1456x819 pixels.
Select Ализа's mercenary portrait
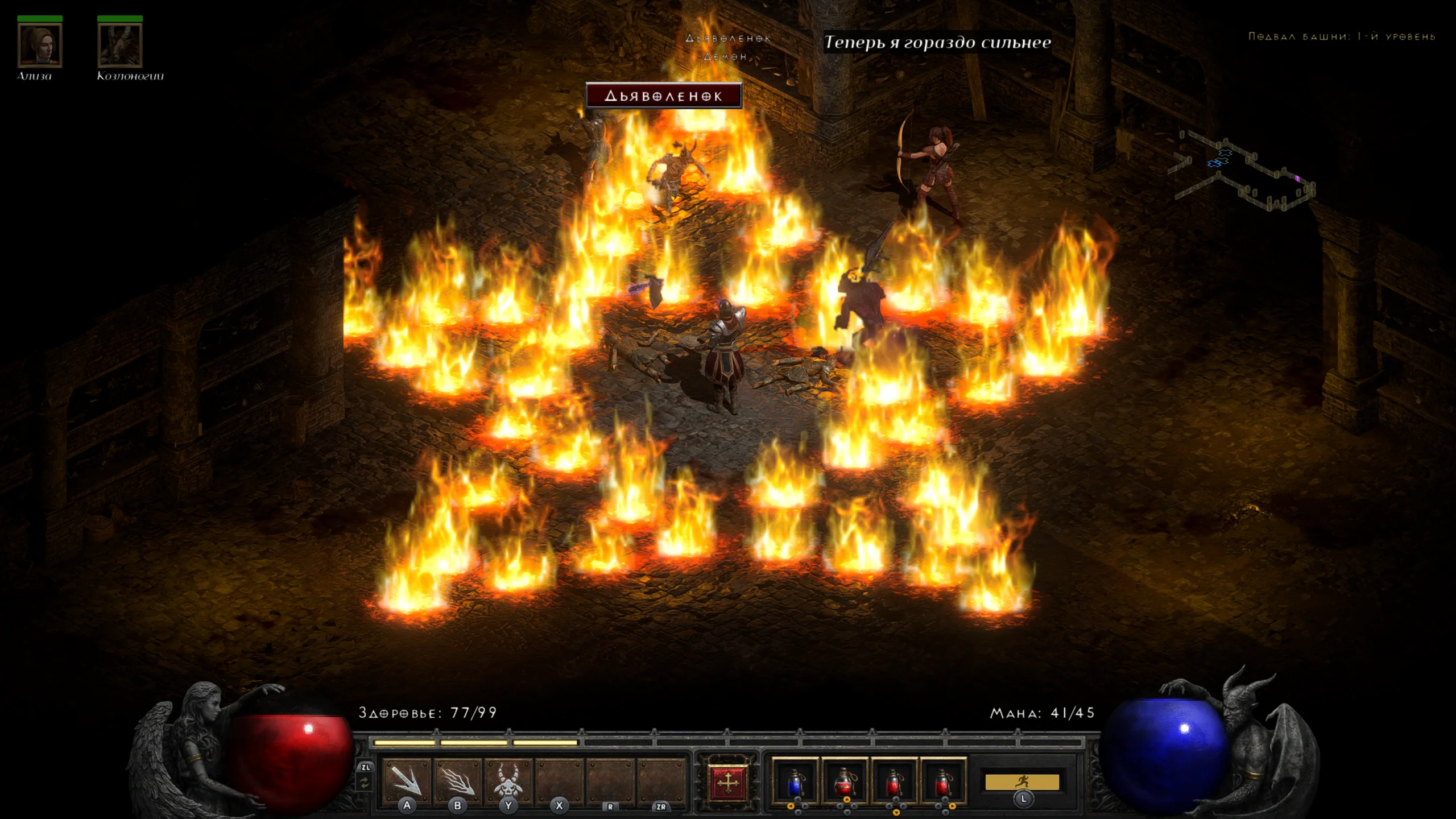coord(39,44)
